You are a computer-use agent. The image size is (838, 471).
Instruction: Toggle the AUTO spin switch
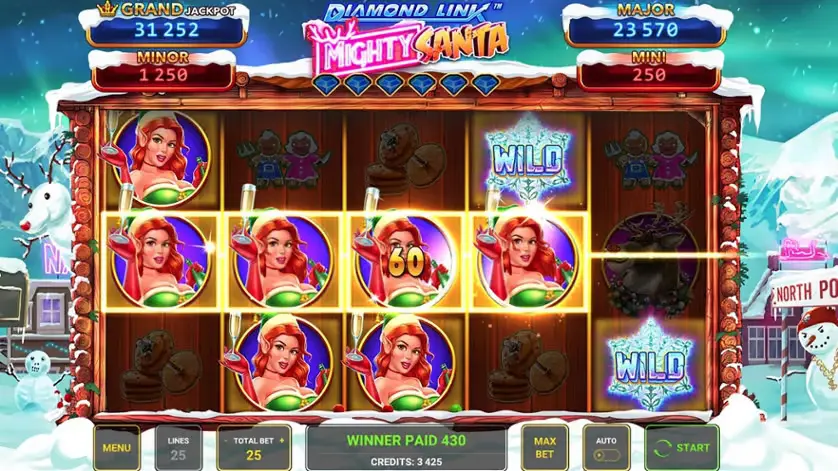coord(606,454)
